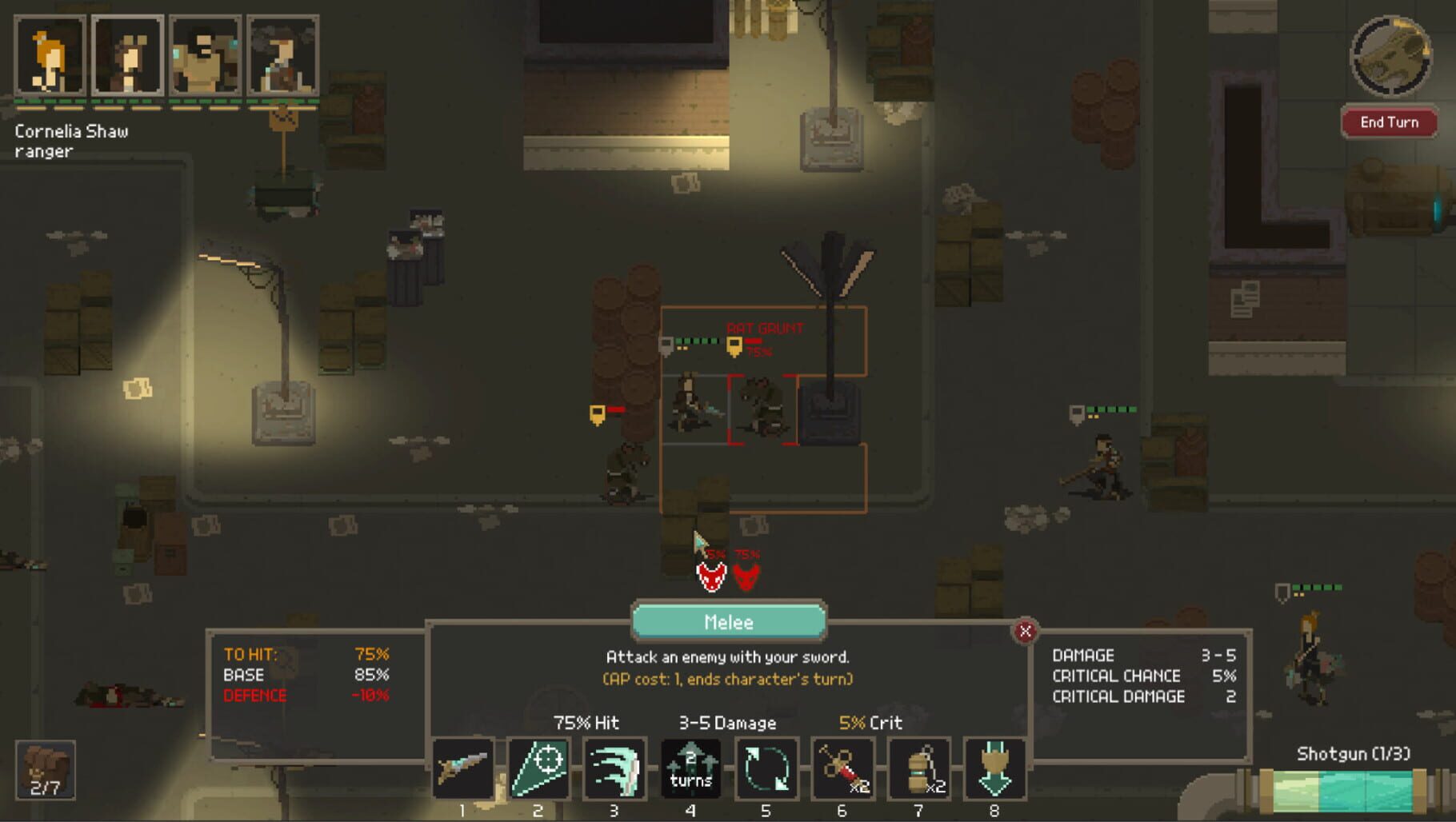This screenshot has height=822, width=1456.
Task: Open the backpack inventory showing 2/7
Action: pyautogui.click(x=44, y=770)
